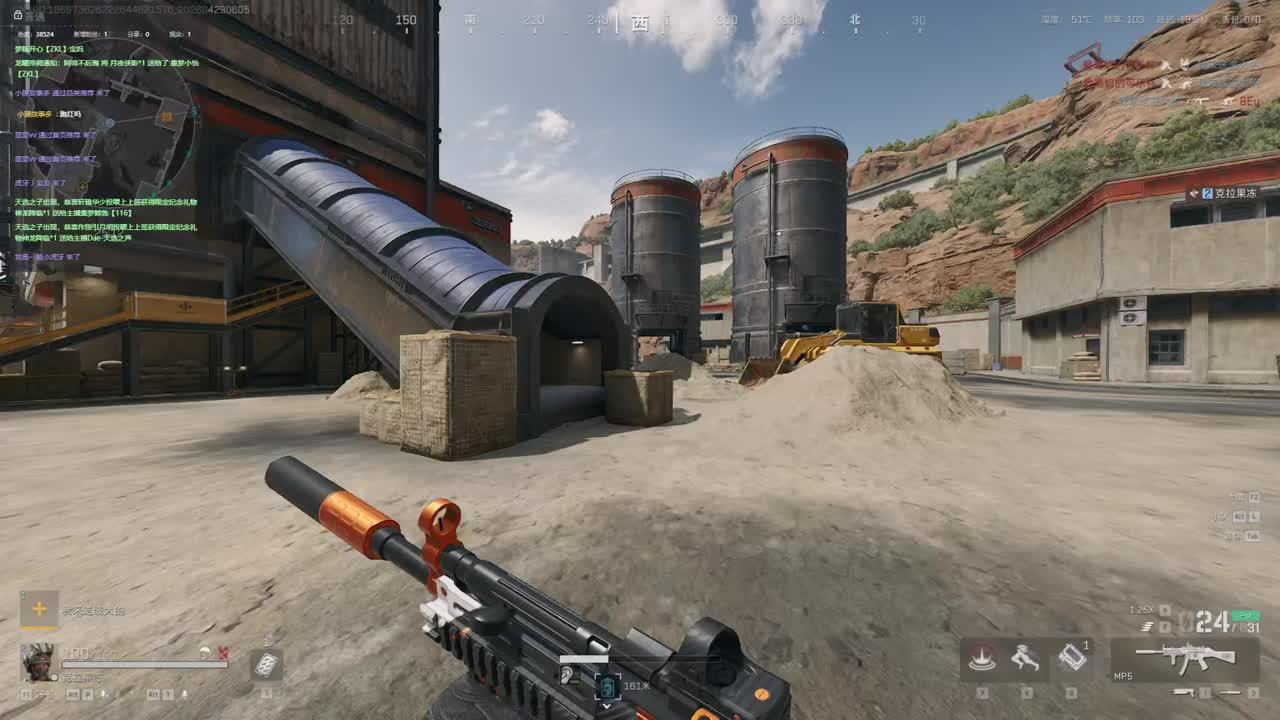The width and height of the screenshot is (1280, 720).
Task: Use the pill pack healing item
Action: (x=265, y=664)
